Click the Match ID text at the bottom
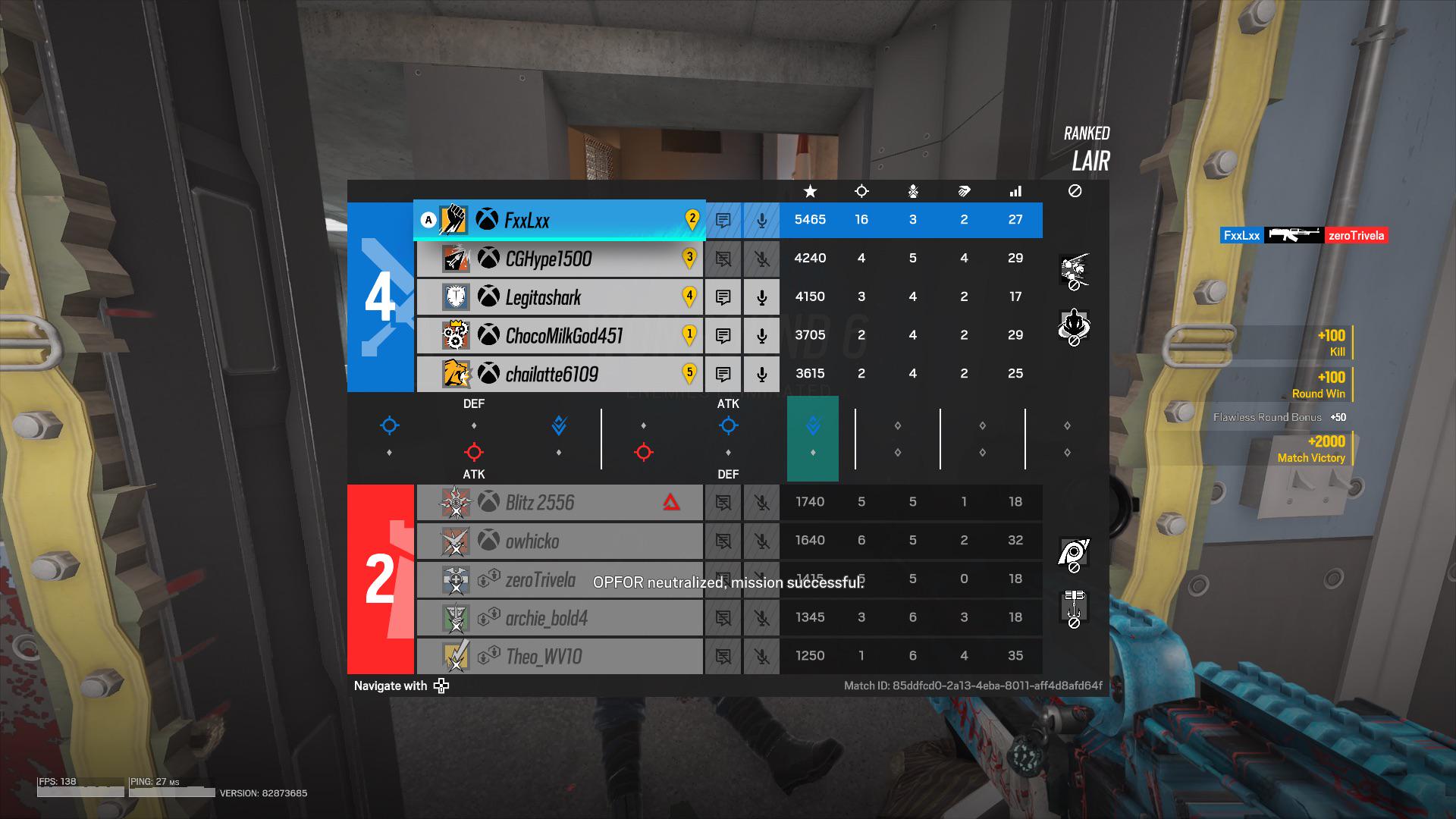 click(973, 684)
